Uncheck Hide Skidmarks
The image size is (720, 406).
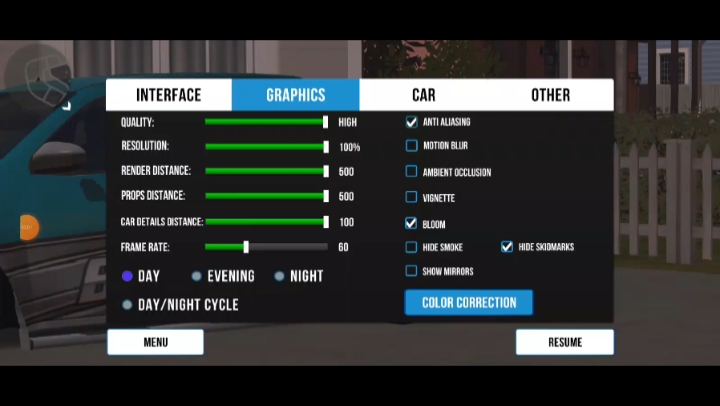click(x=507, y=247)
